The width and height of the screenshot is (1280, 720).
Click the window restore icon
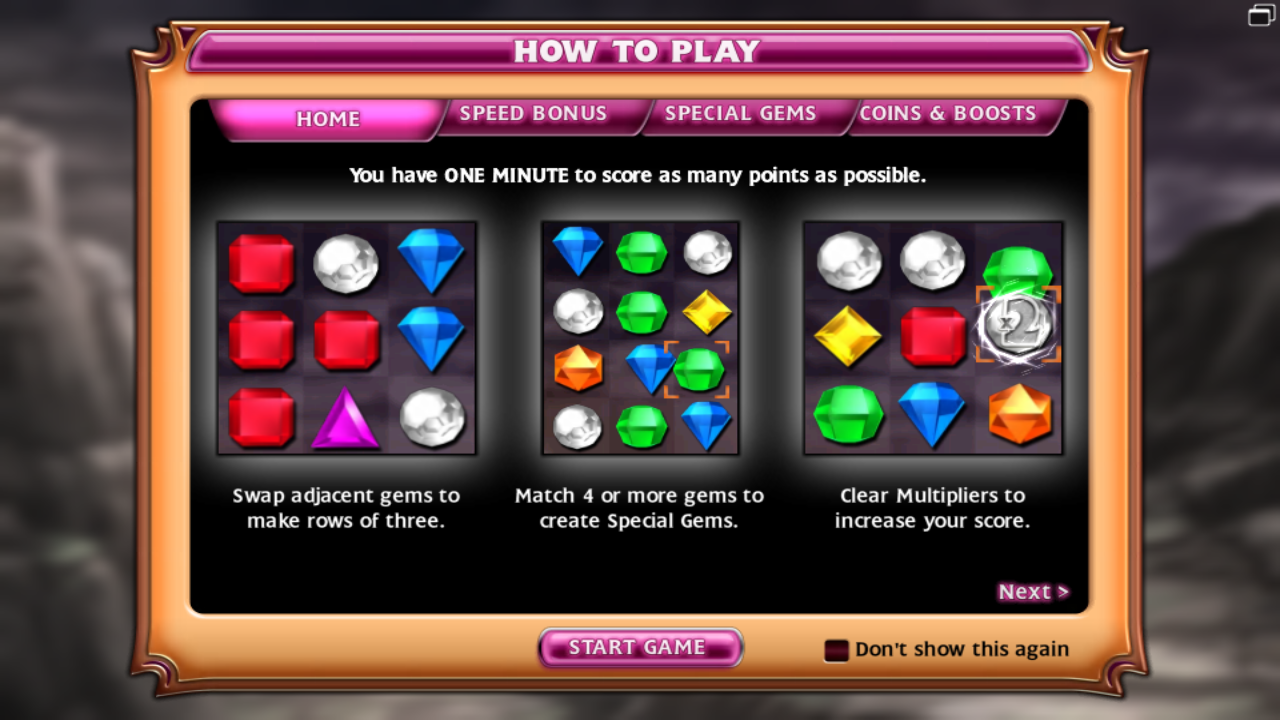1261,16
